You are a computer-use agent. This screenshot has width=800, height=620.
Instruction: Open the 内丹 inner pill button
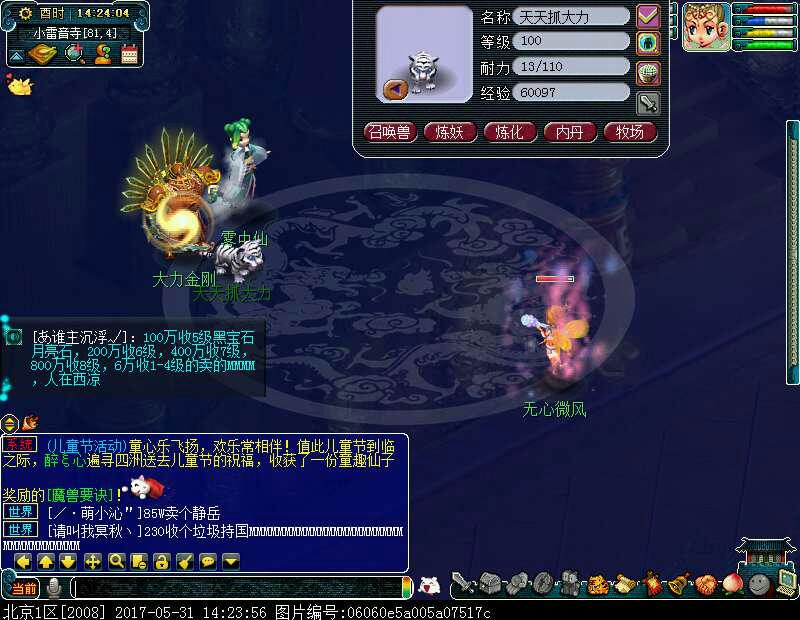(x=570, y=132)
